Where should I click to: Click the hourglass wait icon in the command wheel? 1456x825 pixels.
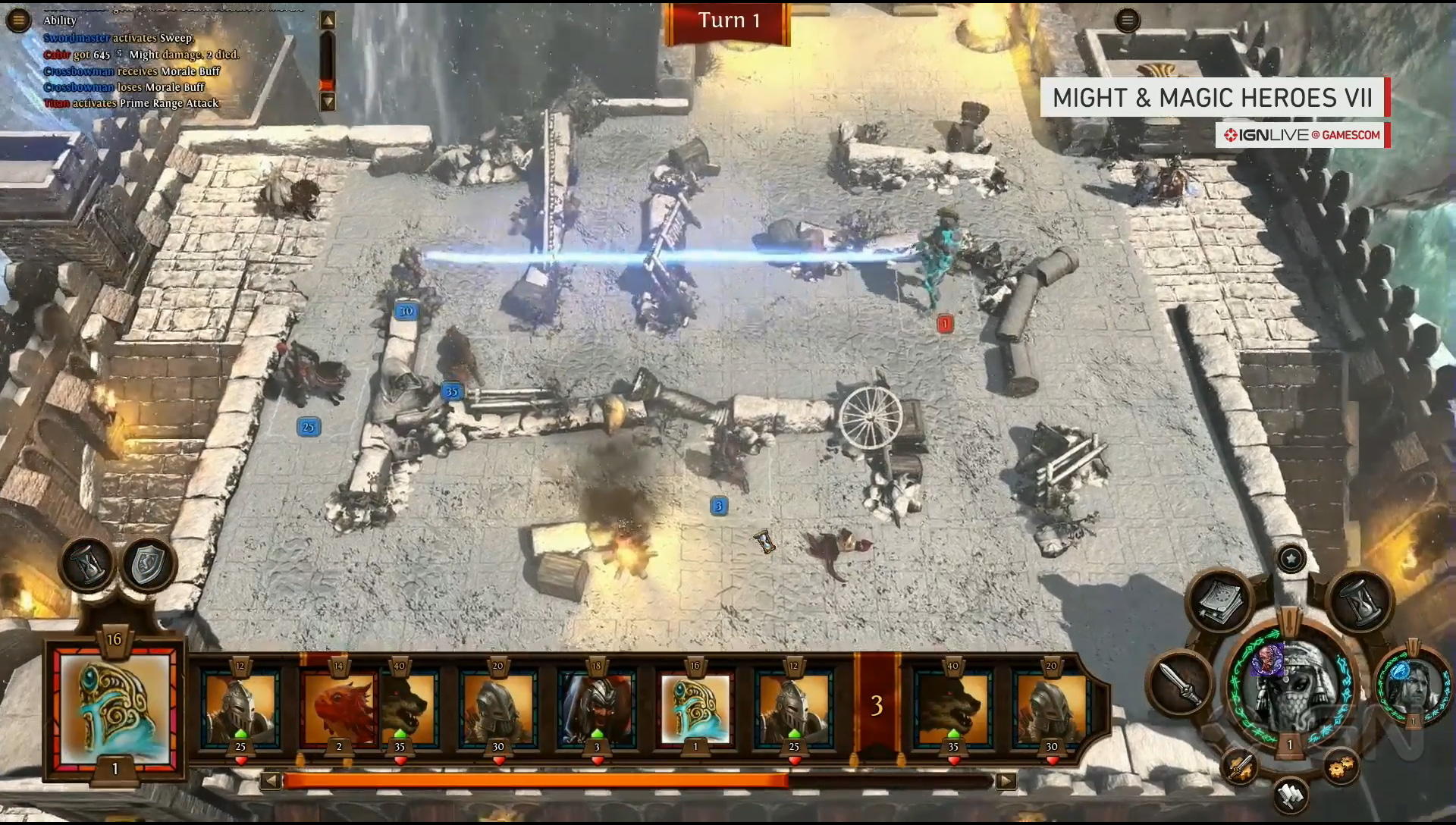pyautogui.click(x=1359, y=602)
